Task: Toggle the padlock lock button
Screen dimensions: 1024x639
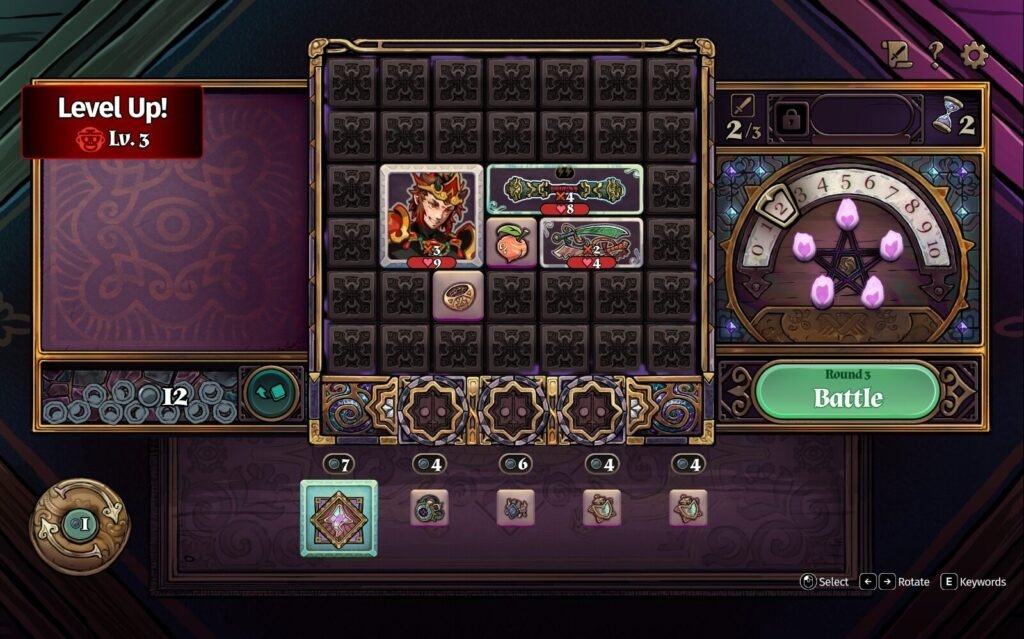Action: [790, 119]
